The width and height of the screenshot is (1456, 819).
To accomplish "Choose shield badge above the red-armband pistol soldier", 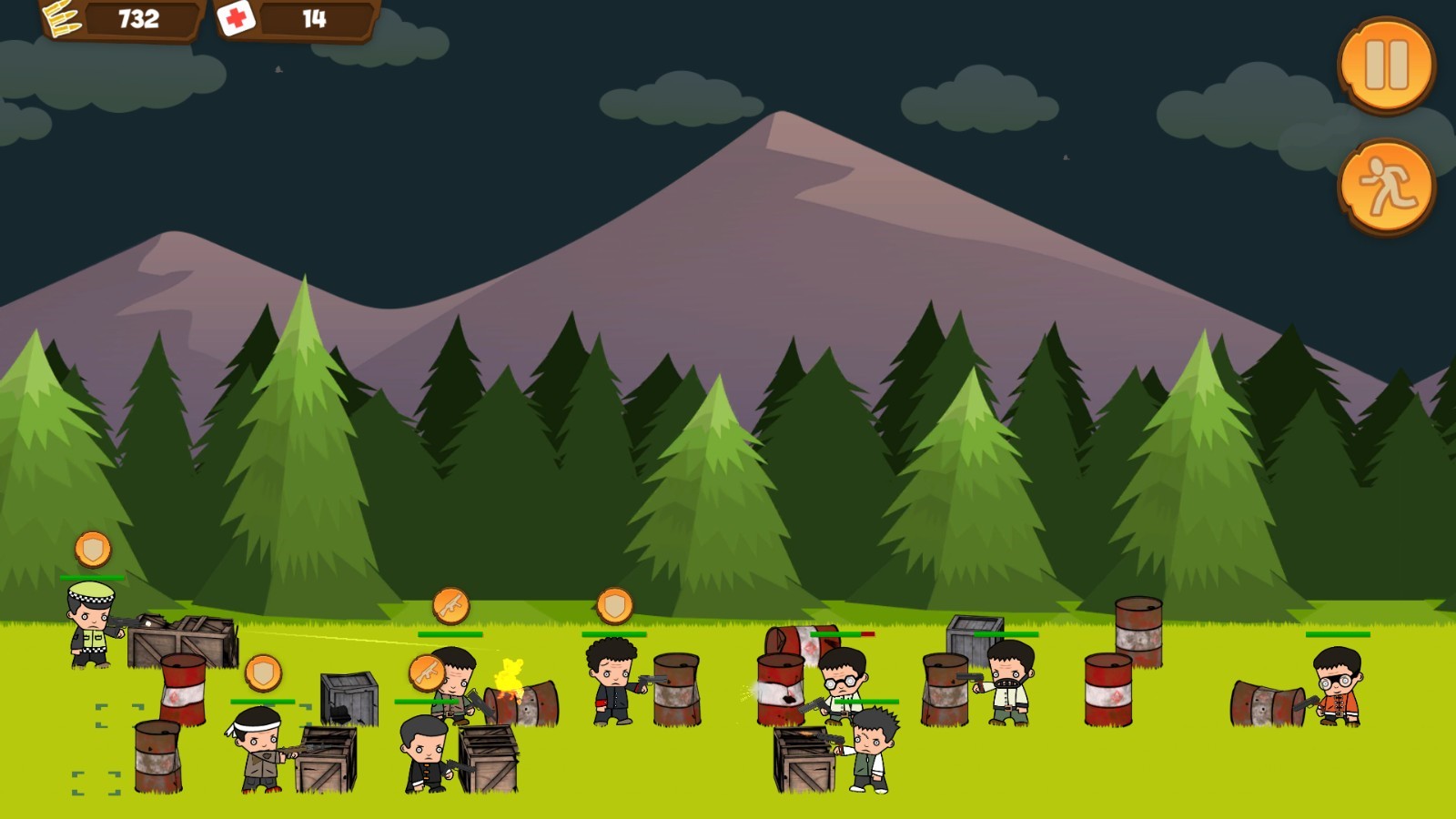I will [x=614, y=605].
